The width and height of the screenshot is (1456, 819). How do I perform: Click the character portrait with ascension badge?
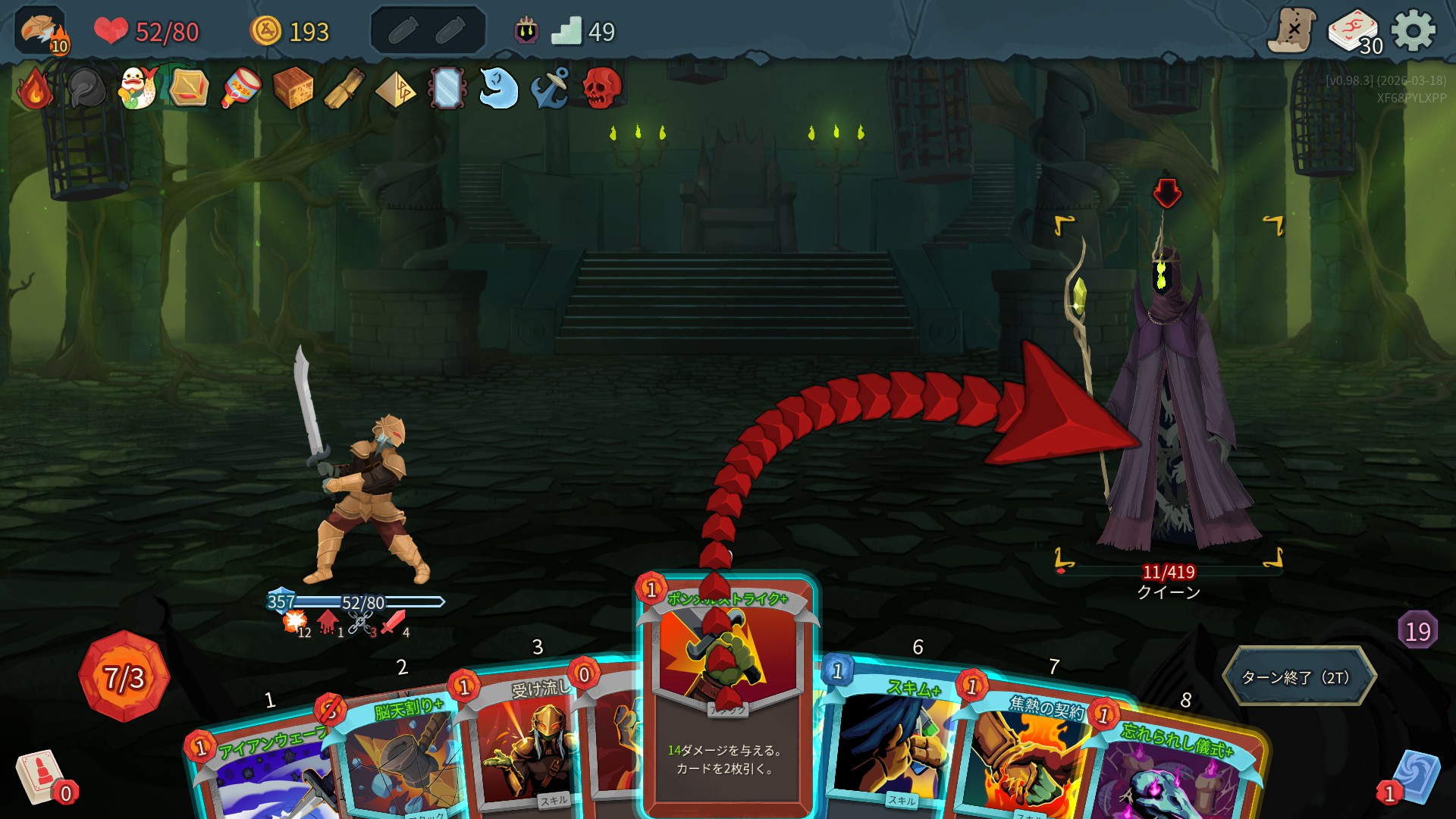tap(41, 32)
